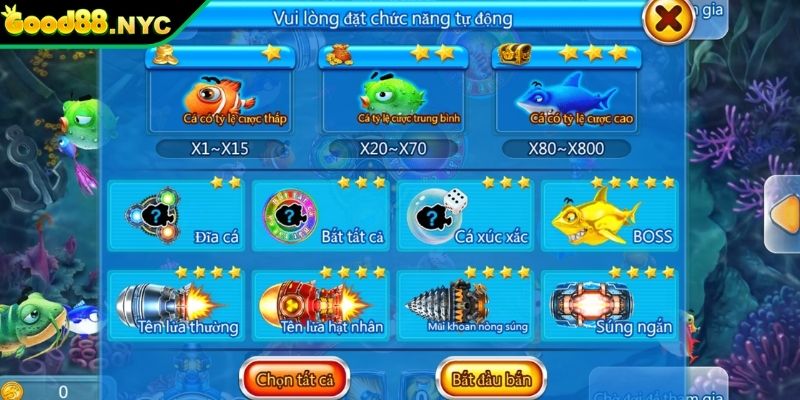Select the Tên lửa hạt nhân missile
Image resolution: width=800 pixels, height=400 pixels.
[x=319, y=306]
